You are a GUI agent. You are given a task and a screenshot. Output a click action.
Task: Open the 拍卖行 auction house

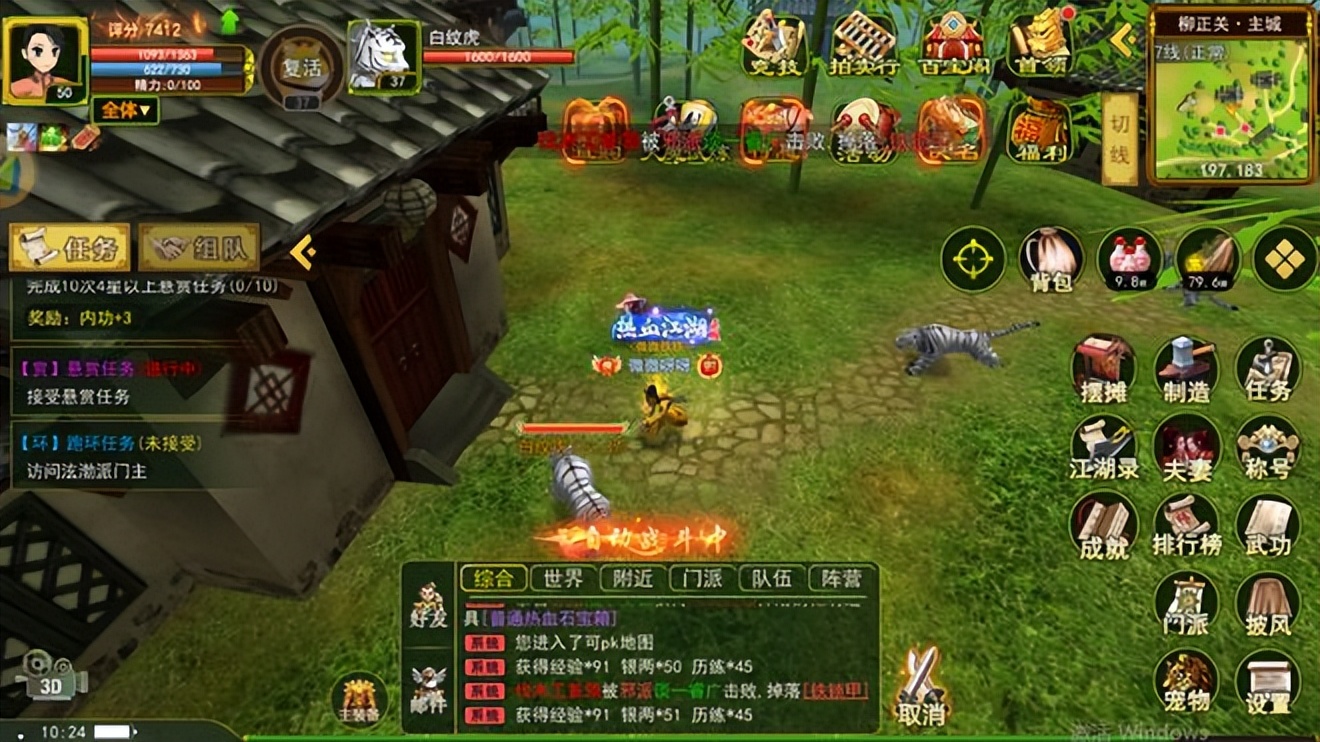tap(860, 42)
